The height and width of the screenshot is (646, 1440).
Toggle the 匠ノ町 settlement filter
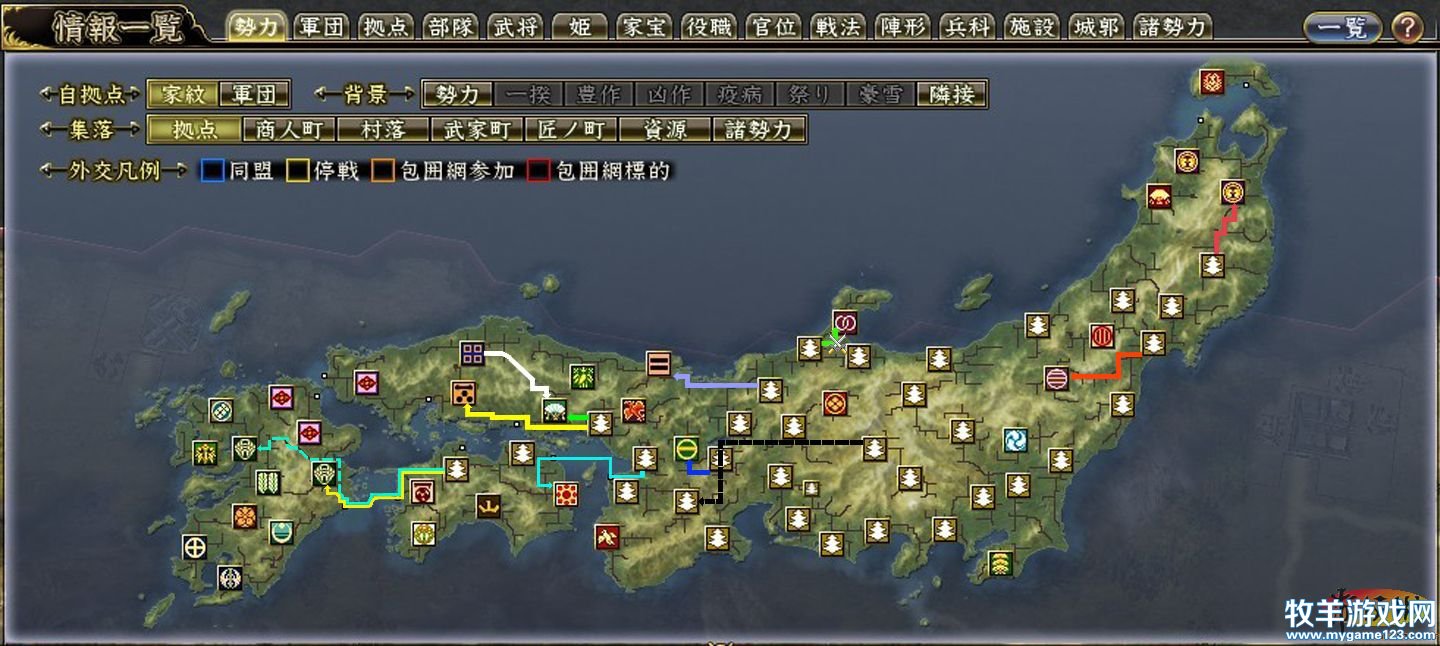(x=571, y=130)
